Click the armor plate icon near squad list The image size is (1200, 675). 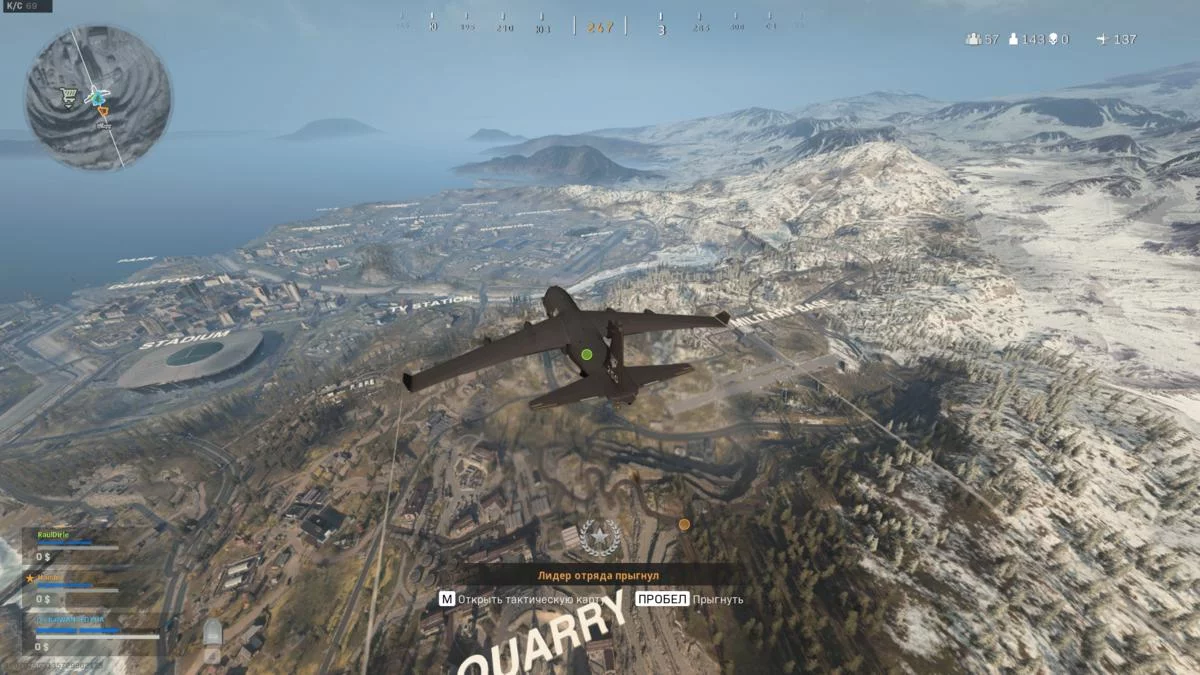tap(212, 632)
